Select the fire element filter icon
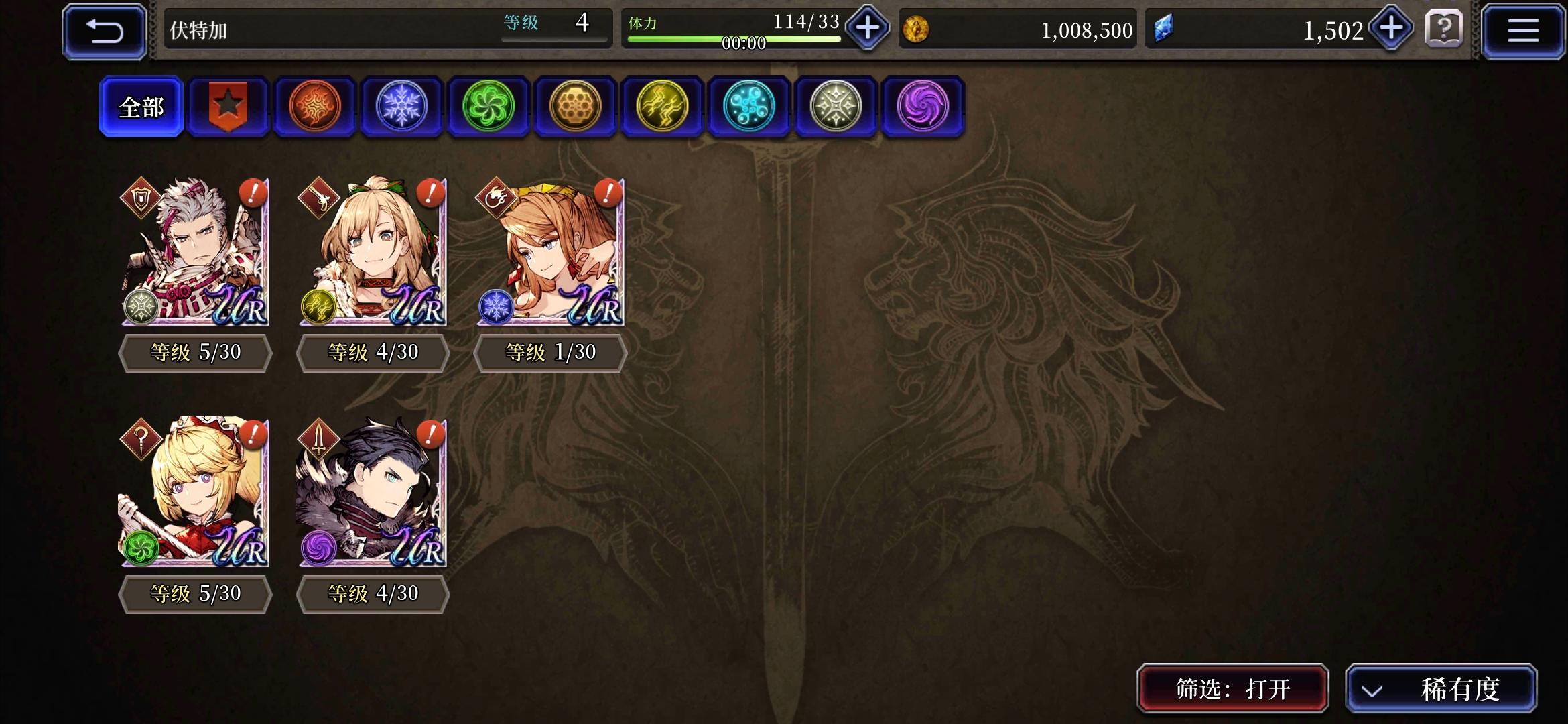The image size is (1568, 724). point(314,107)
